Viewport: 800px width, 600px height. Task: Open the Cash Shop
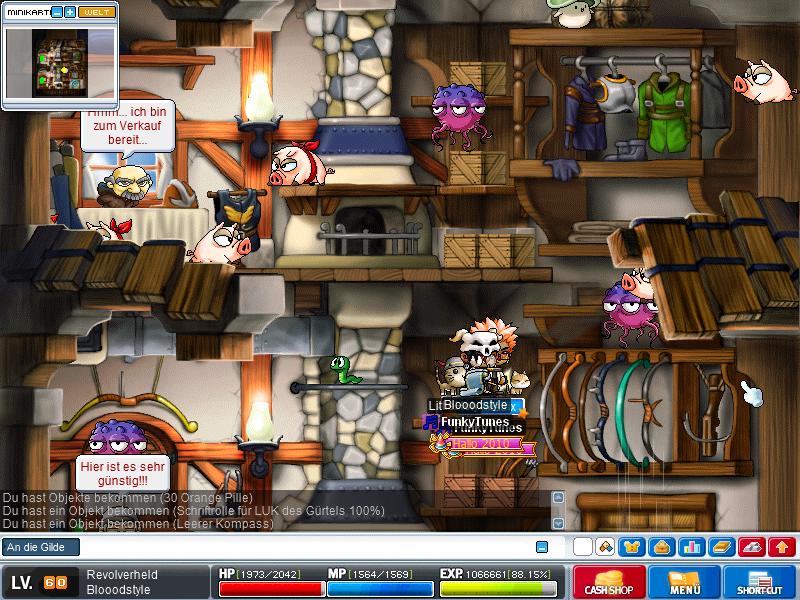pyautogui.click(x=608, y=583)
